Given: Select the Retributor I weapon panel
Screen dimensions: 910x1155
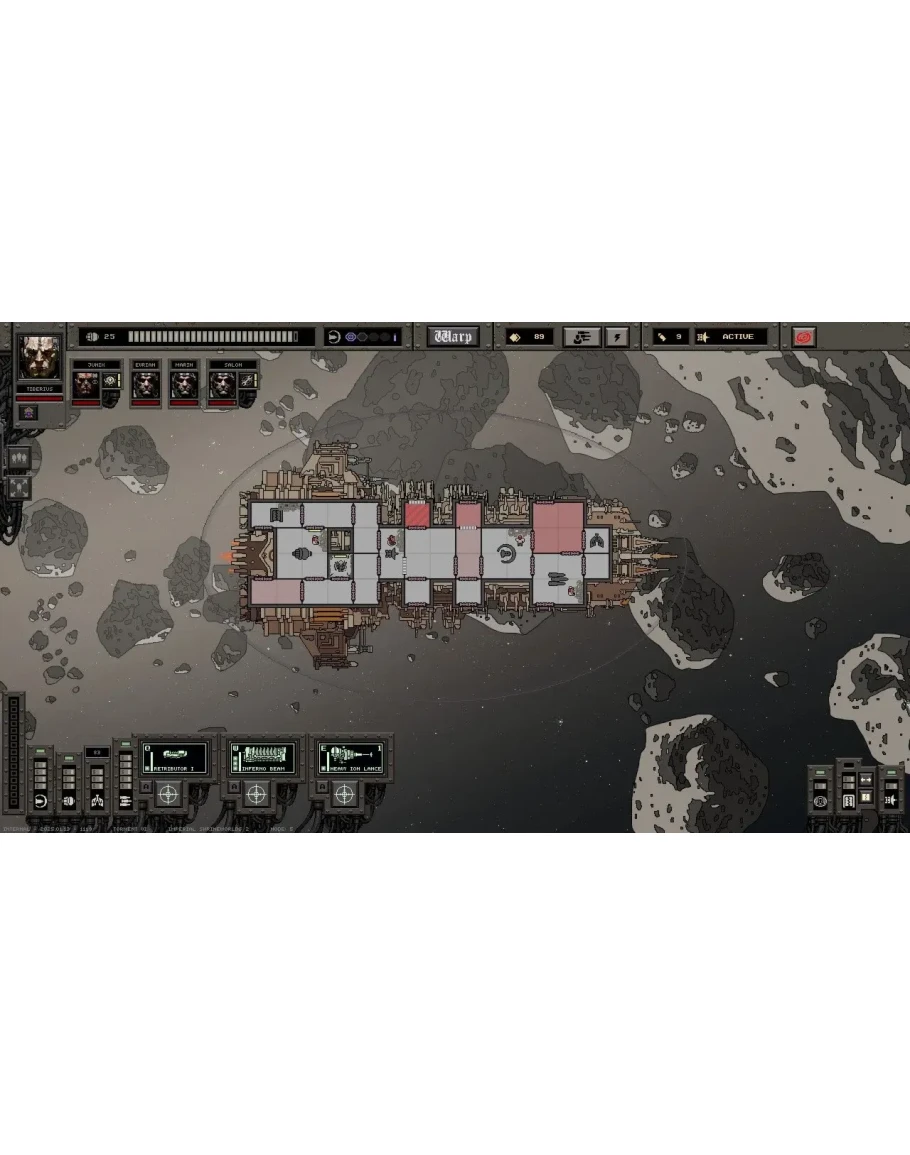Looking at the screenshot, I should point(174,757).
